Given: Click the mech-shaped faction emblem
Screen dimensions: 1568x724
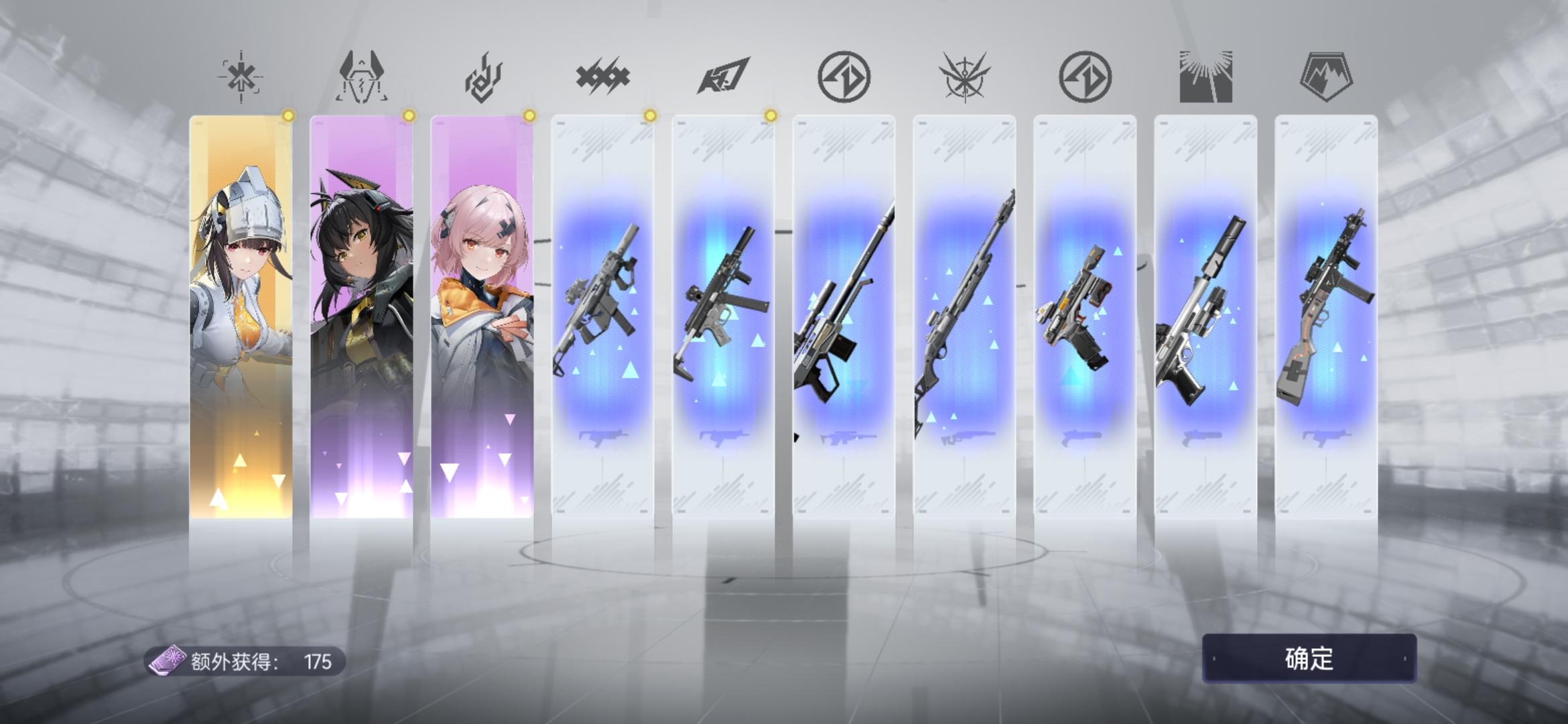Looking at the screenshot, I should point(362,76).
